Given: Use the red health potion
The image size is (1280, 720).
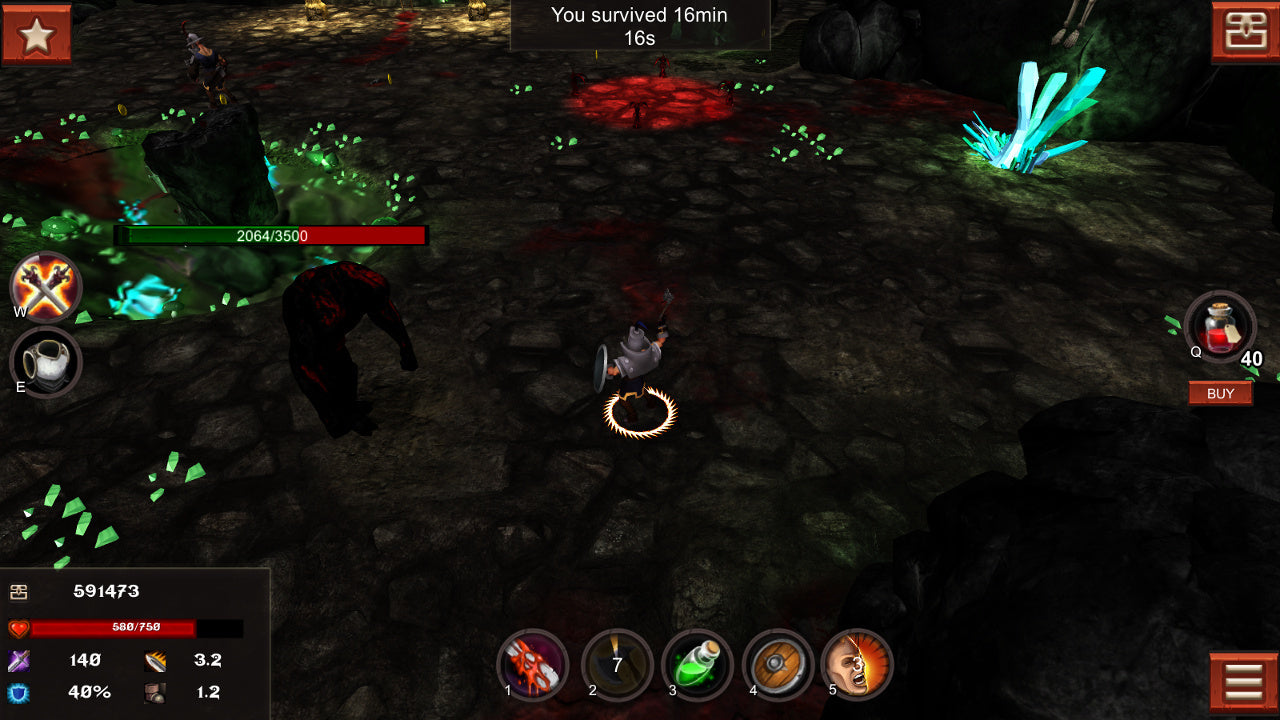Looking at the screenshot, I should (1219, 327).
